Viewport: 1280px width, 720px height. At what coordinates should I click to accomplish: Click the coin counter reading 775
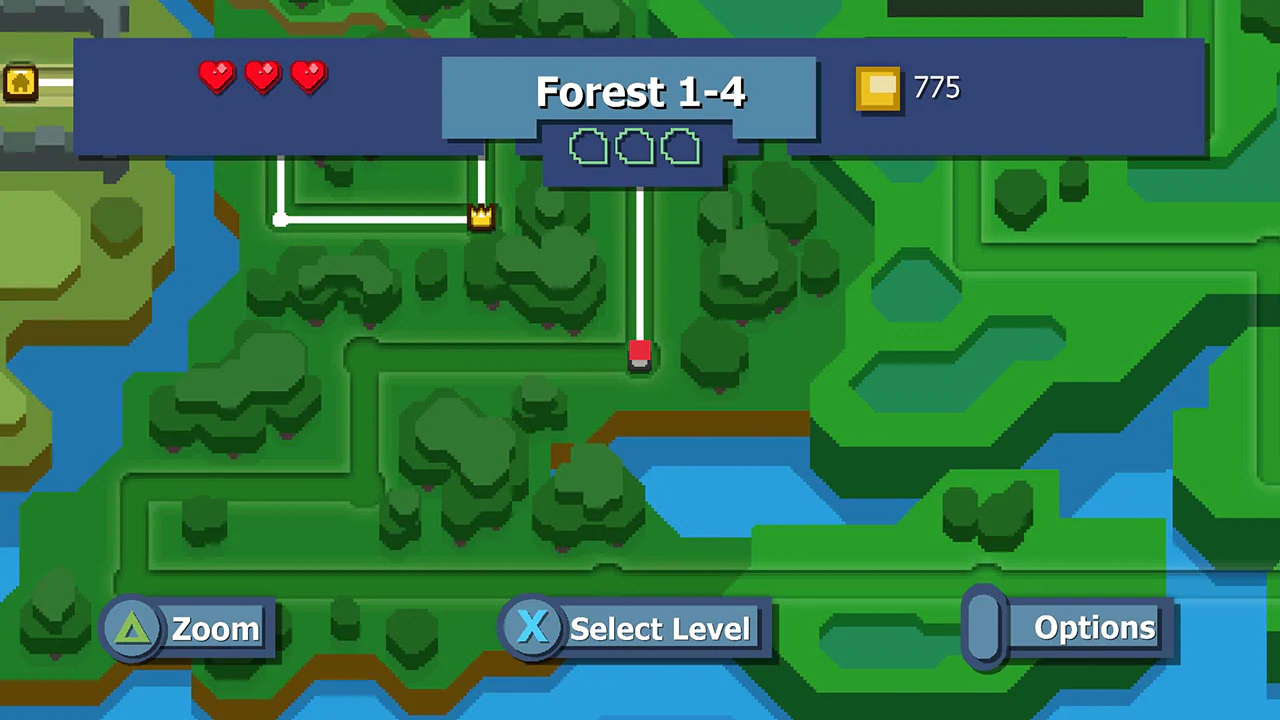click(x=935, y=88)
